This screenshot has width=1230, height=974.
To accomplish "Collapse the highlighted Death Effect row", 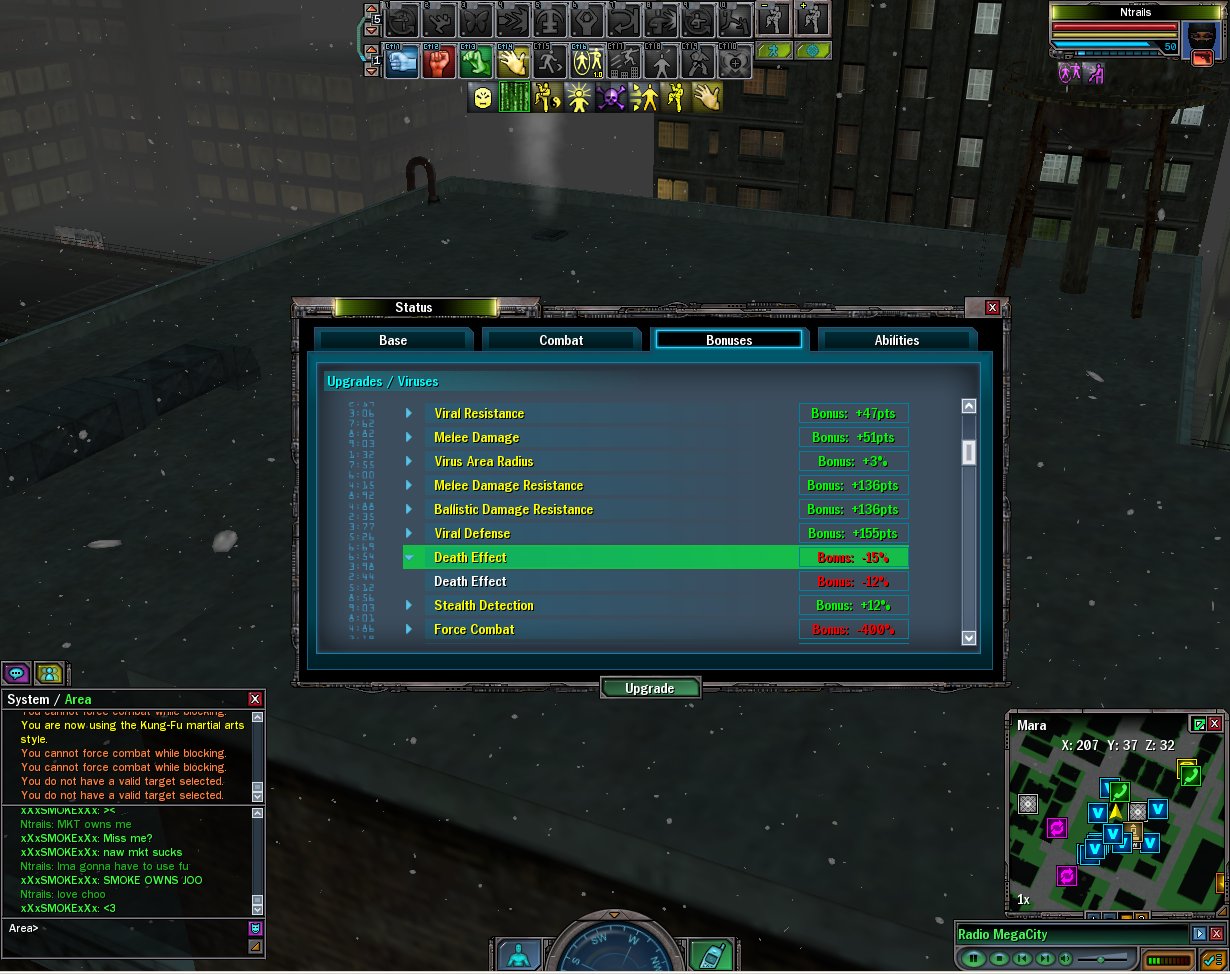I will click(409, 557).
